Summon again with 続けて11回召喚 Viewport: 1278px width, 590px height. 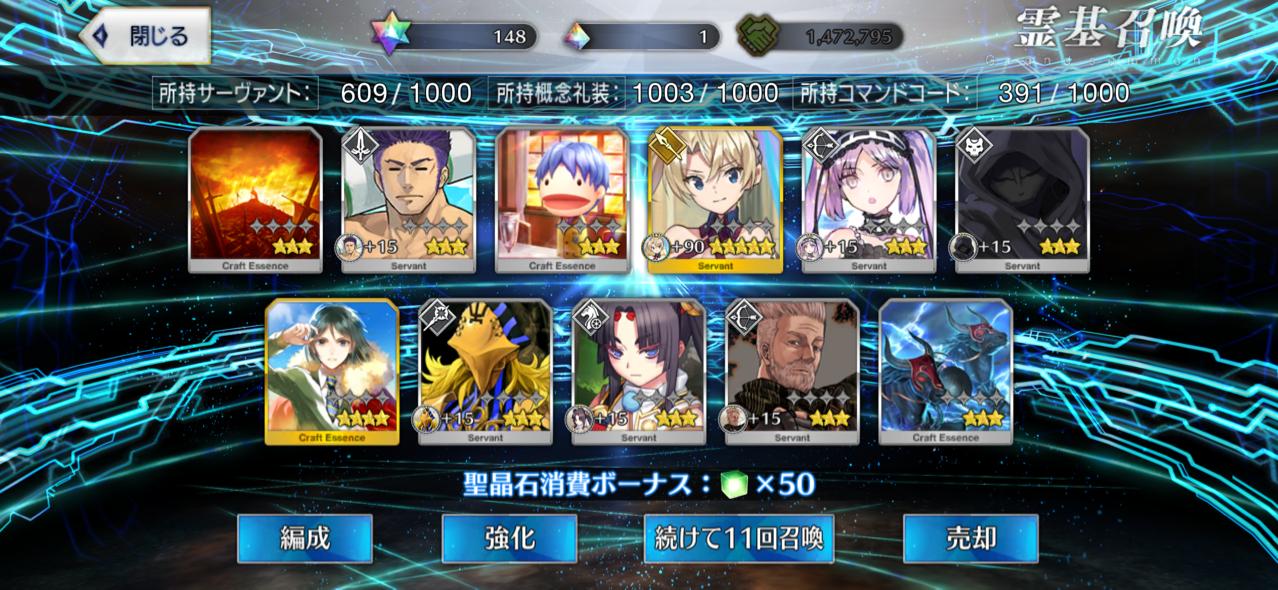(739, 539)
